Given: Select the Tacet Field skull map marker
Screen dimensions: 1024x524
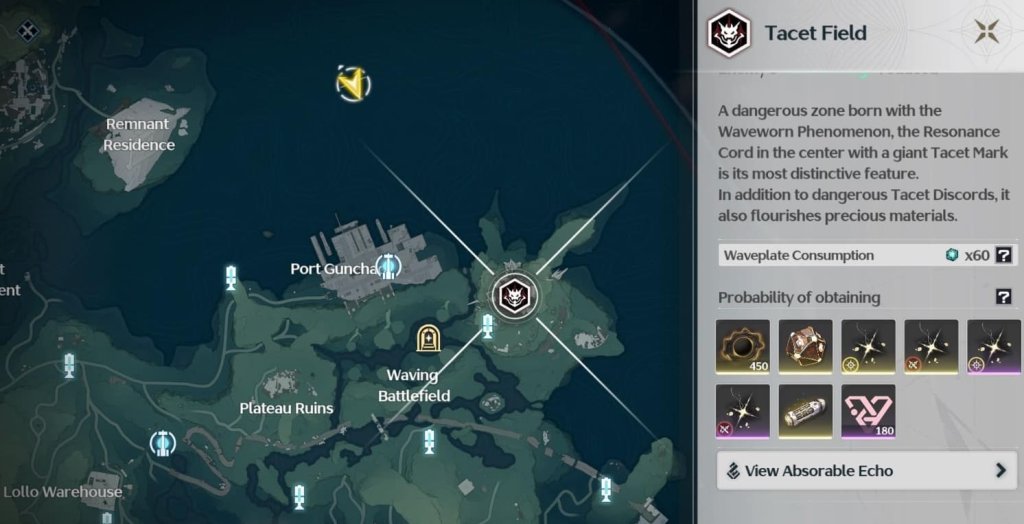Looking at the screenshot, I should tap(515, 294).
